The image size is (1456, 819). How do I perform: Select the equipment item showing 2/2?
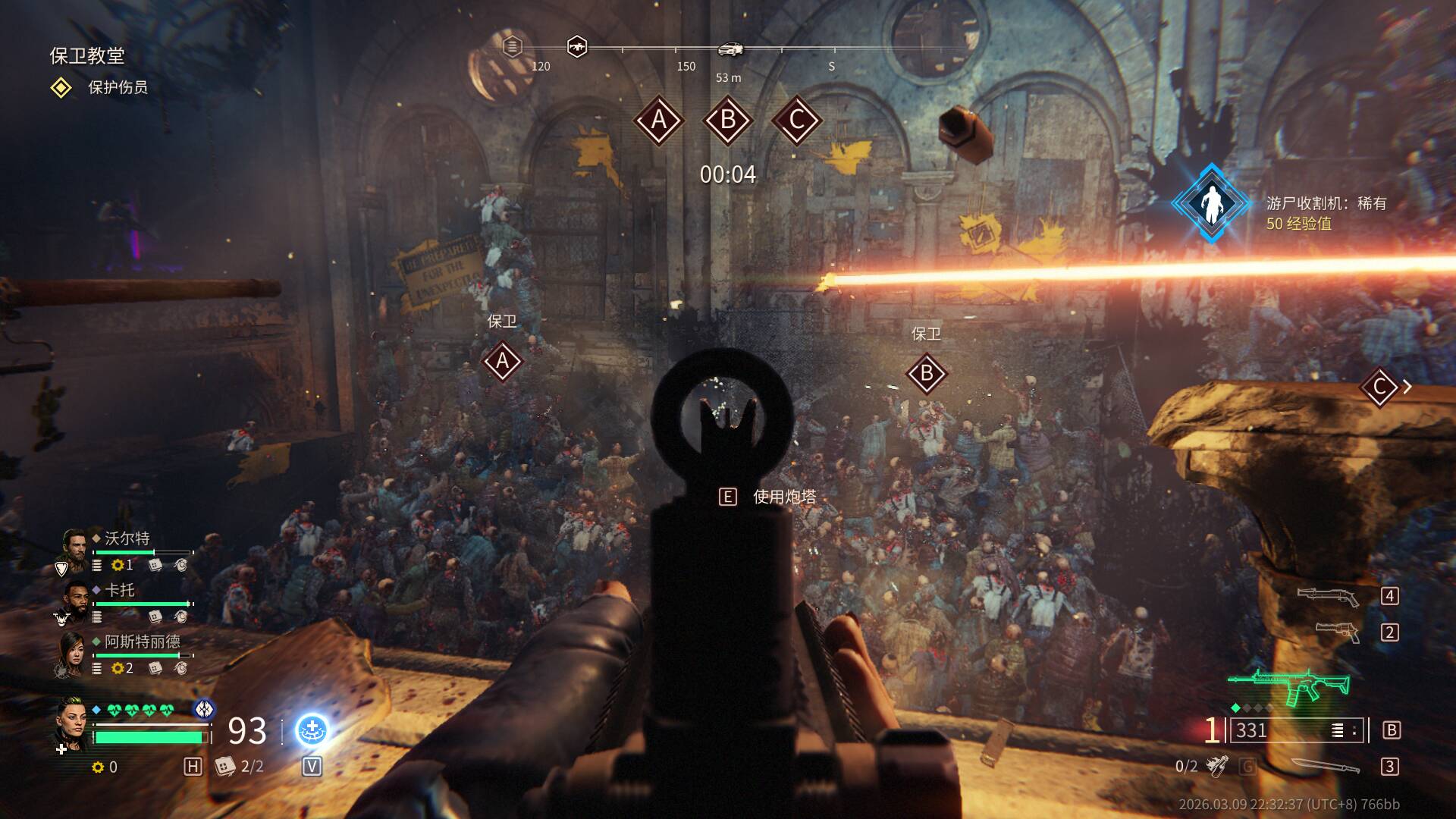tap(225, 767)
